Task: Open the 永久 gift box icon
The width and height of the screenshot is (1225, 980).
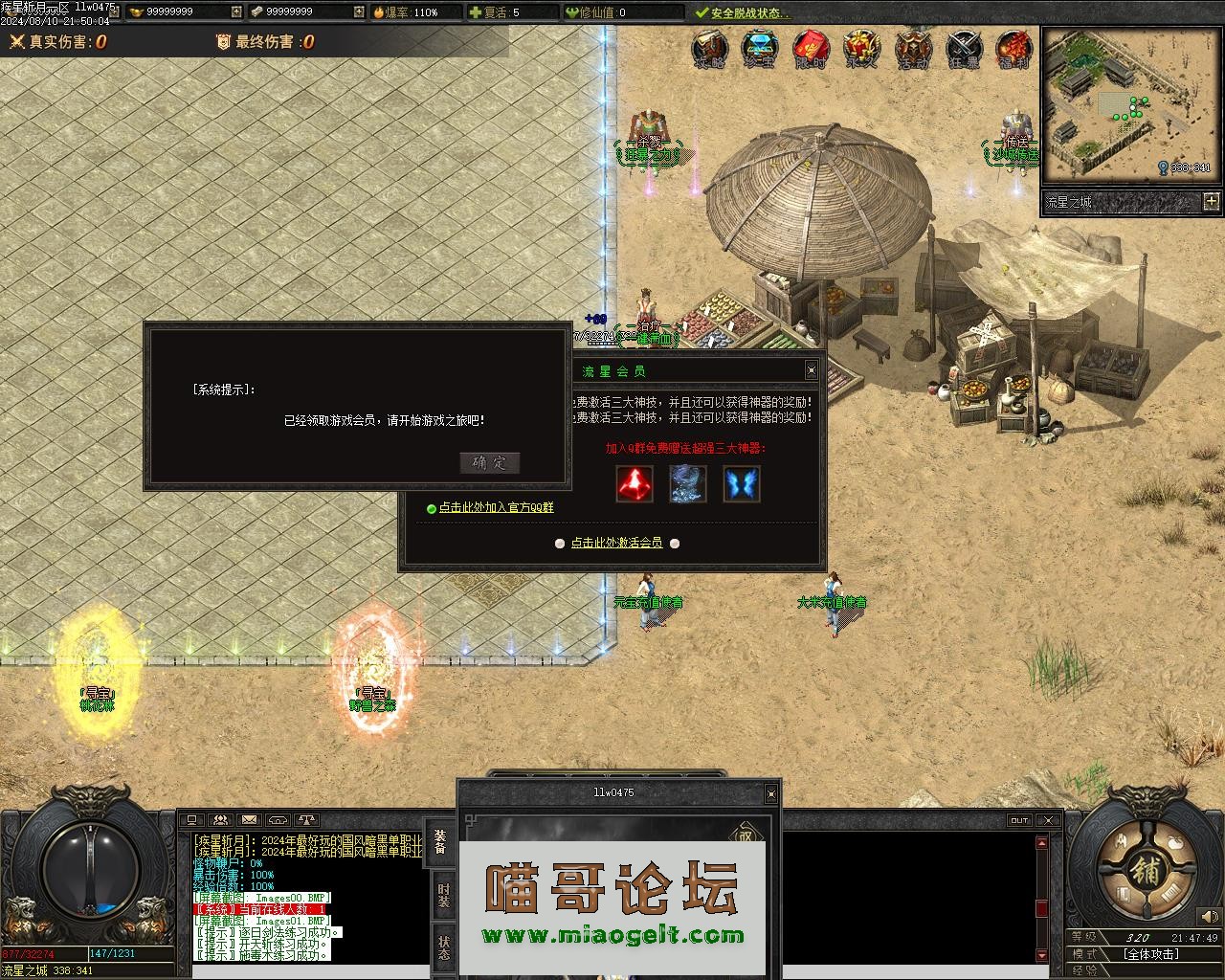Action: pyautogui.click(x=861, y=50)
